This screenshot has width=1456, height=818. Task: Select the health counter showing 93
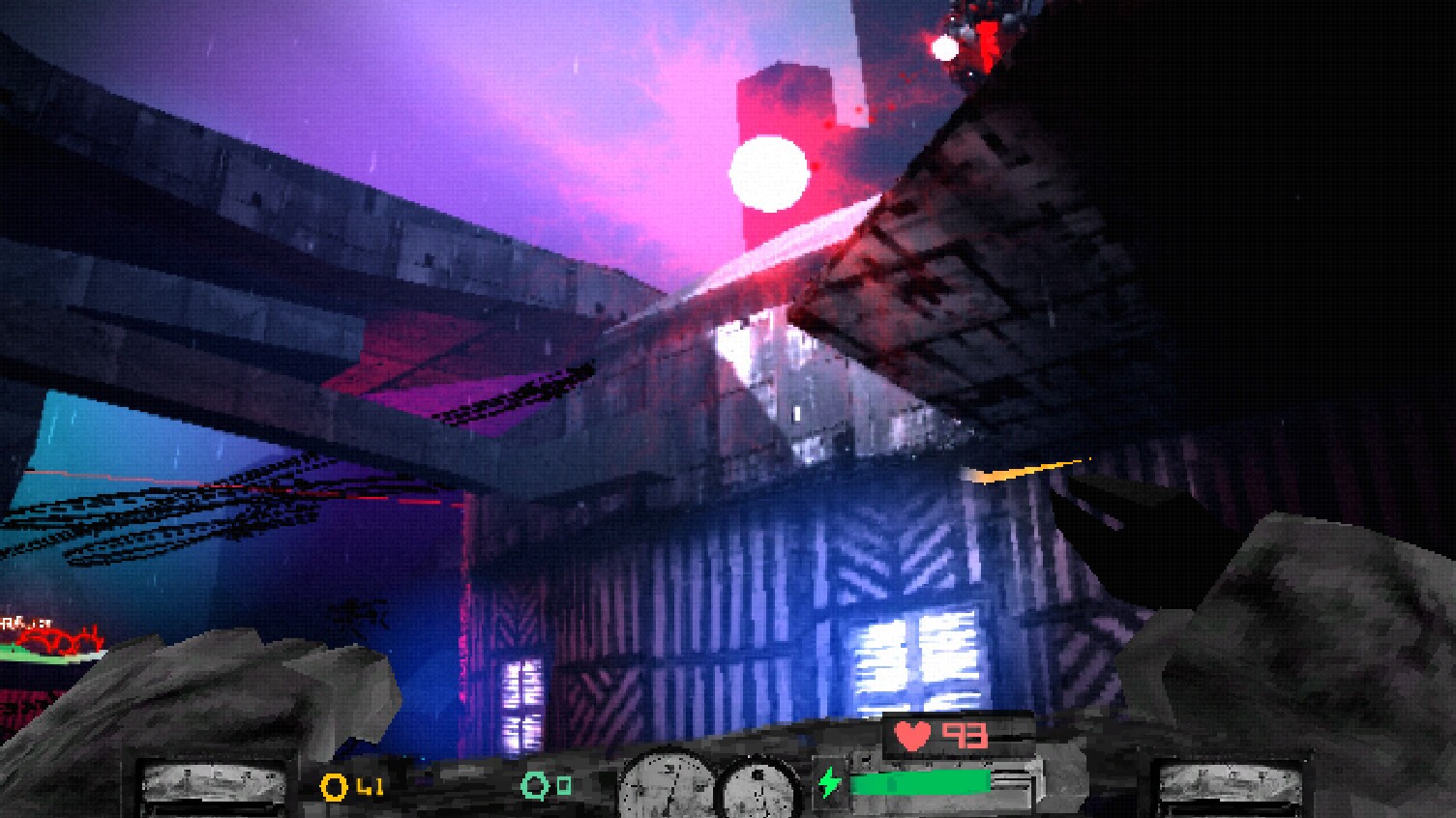click(x=963, y=735)
